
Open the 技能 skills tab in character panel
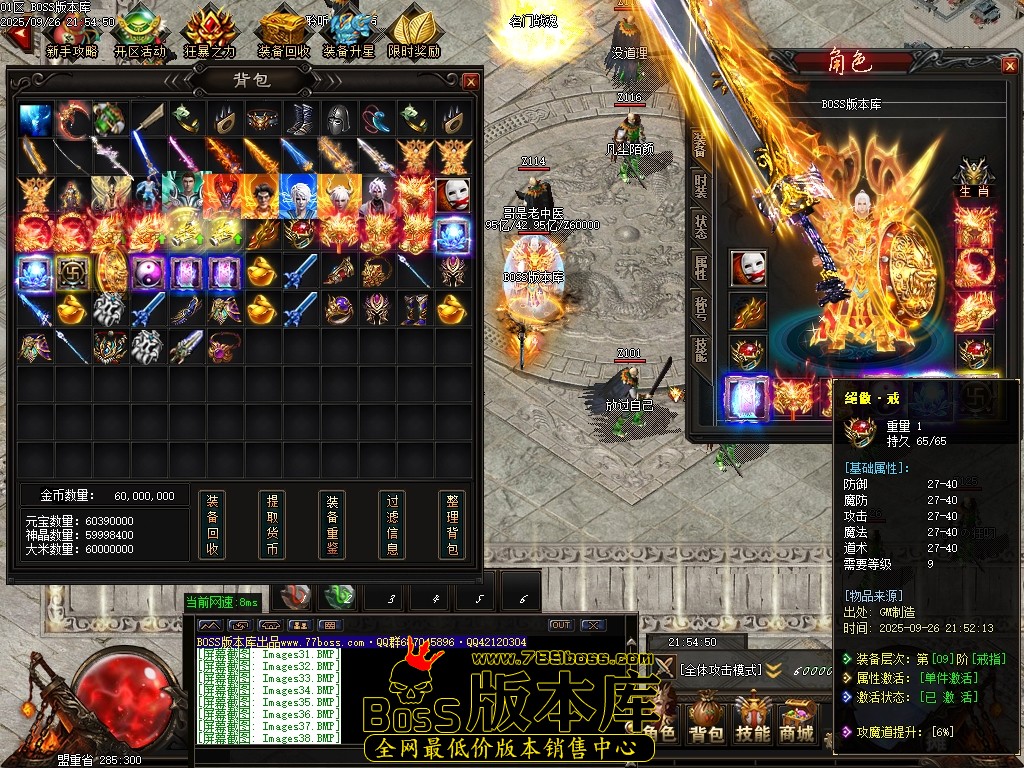(x=700, y=346)
